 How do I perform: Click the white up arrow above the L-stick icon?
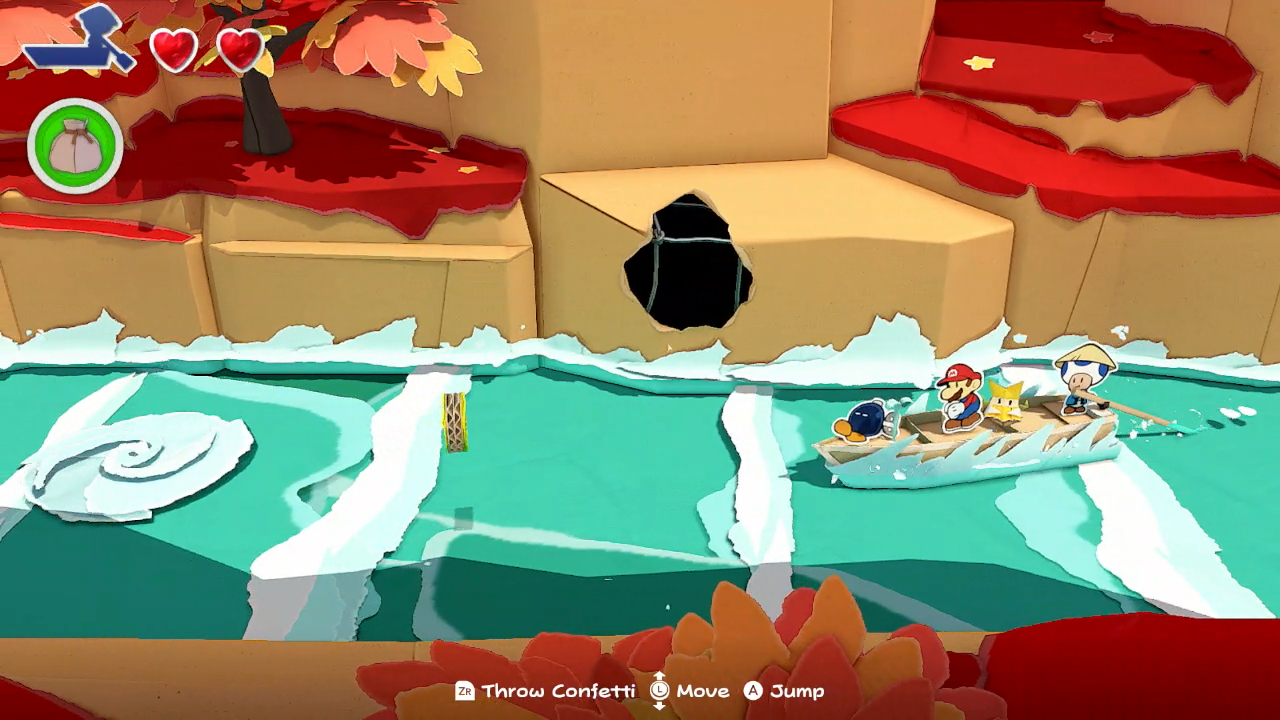pos(657,674)
